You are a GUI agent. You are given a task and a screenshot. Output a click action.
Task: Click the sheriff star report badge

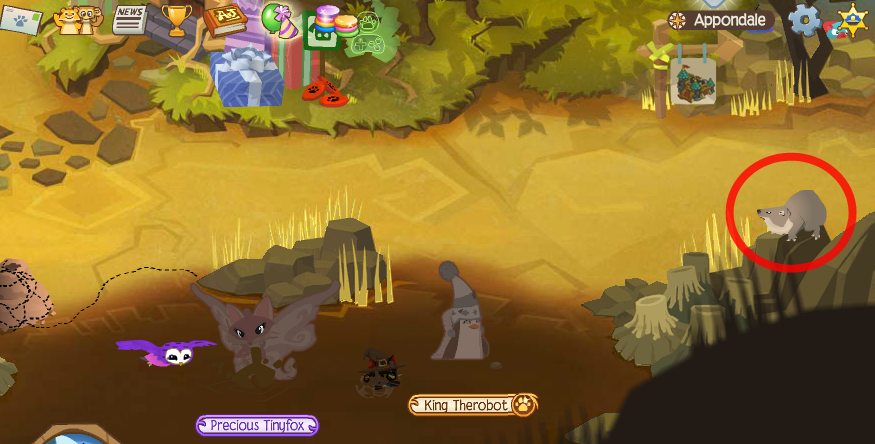(851, 19)
